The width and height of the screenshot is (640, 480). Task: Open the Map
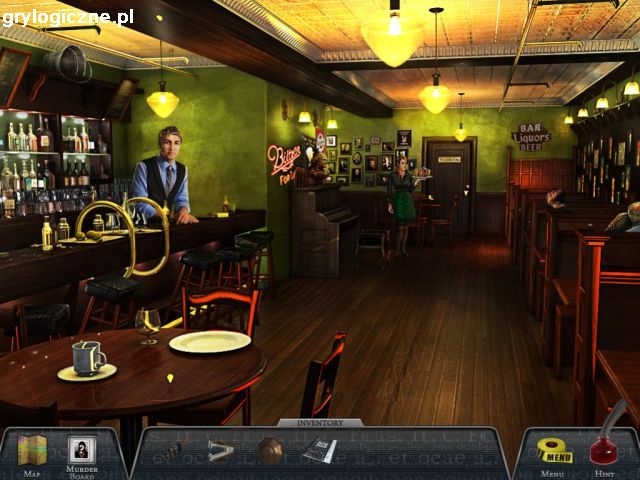[33, 451]
